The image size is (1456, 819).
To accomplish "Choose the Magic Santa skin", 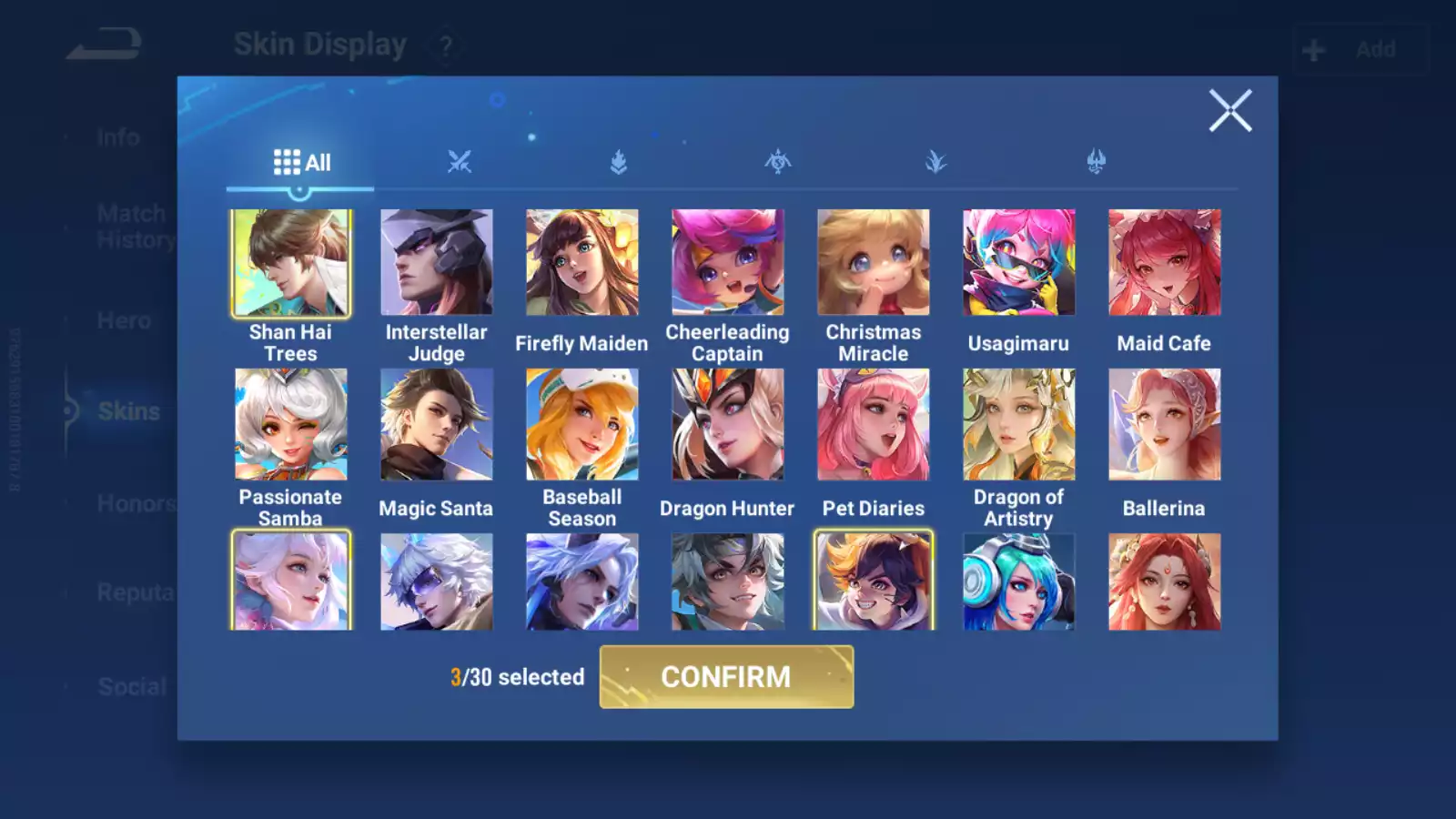I will [436, 424].
